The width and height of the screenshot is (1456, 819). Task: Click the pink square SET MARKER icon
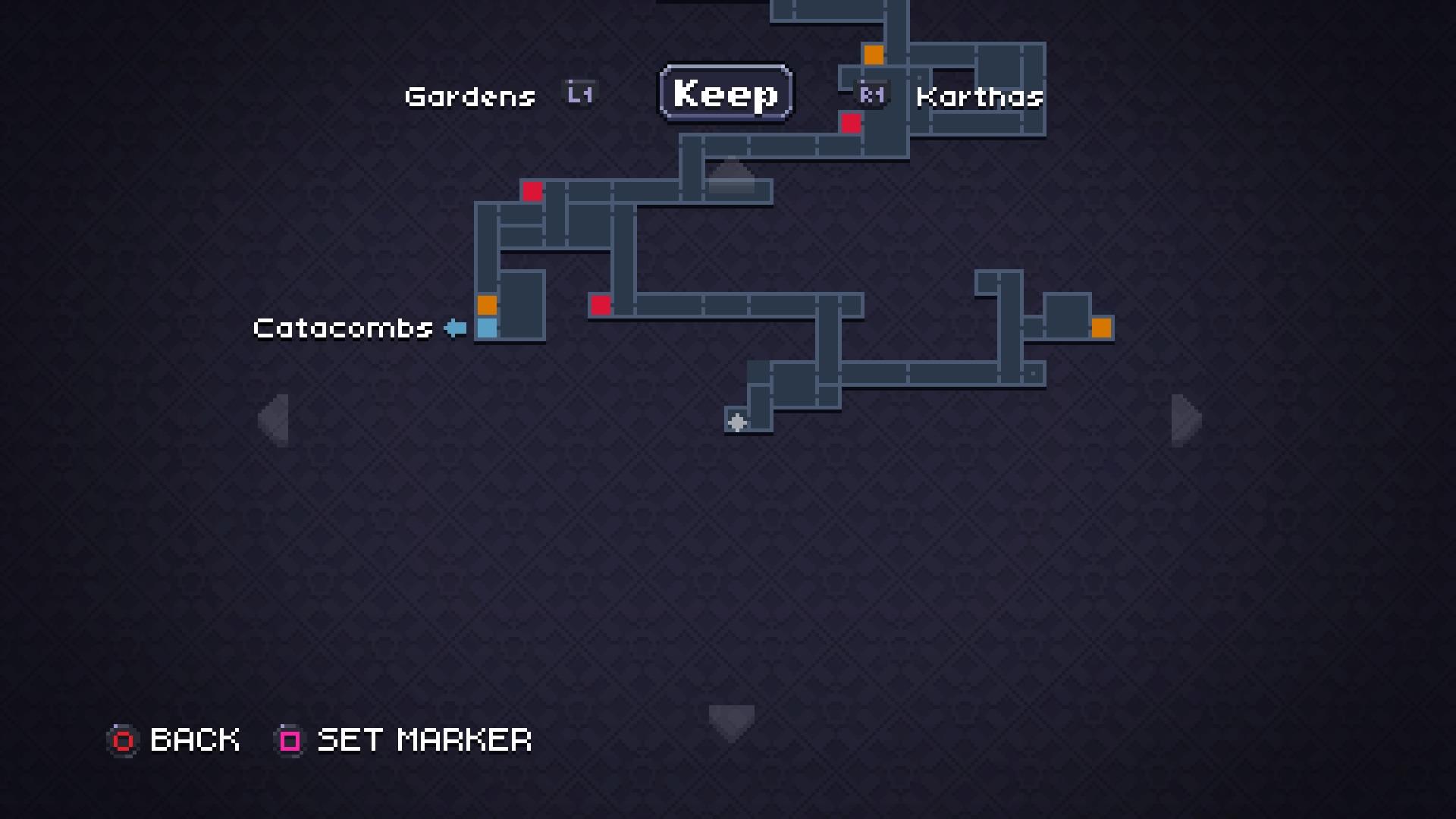click(x=288, y=740)
